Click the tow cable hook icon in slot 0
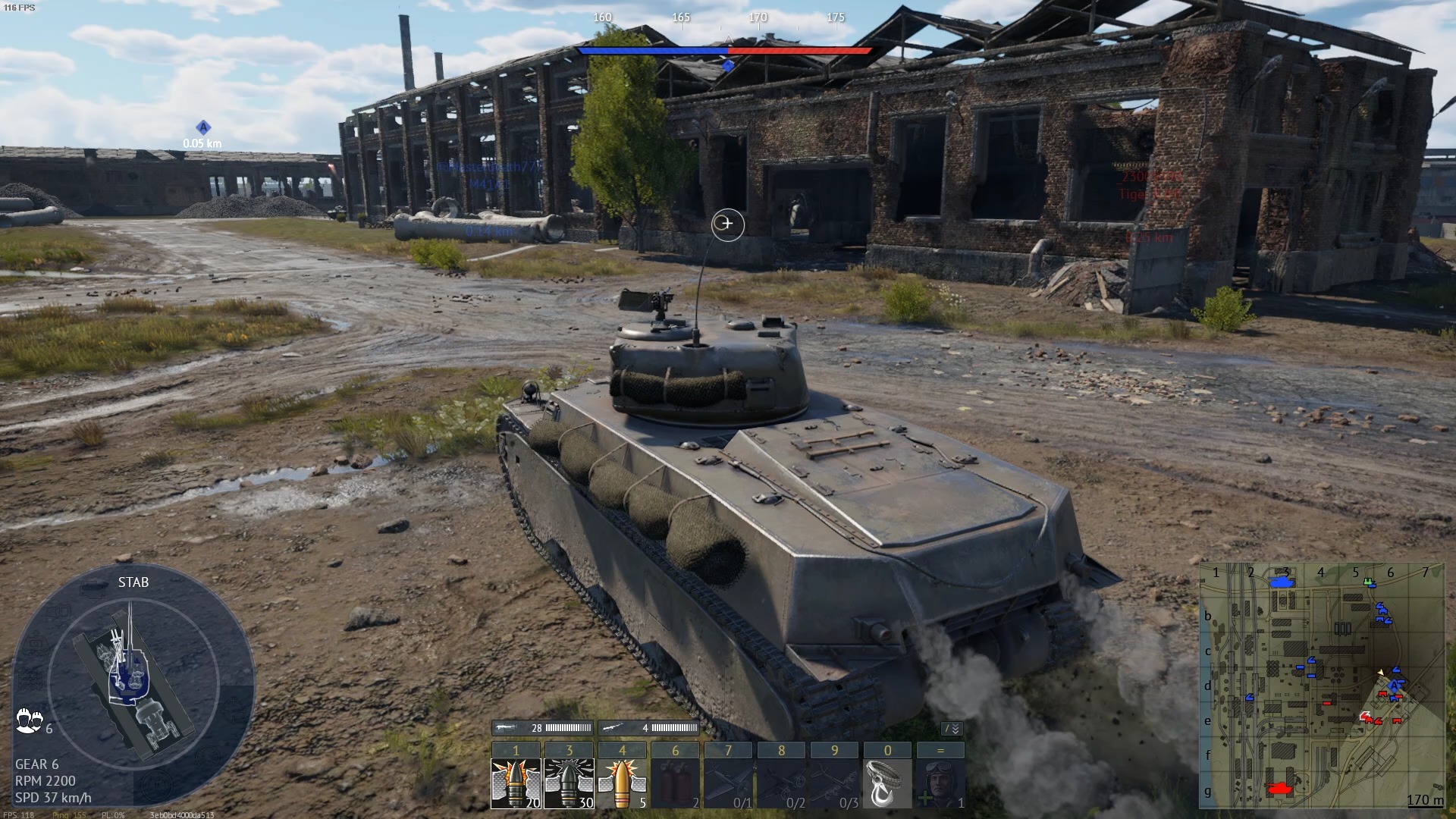The height and width of the screenshot is (819, 1456). click(886, 785)
